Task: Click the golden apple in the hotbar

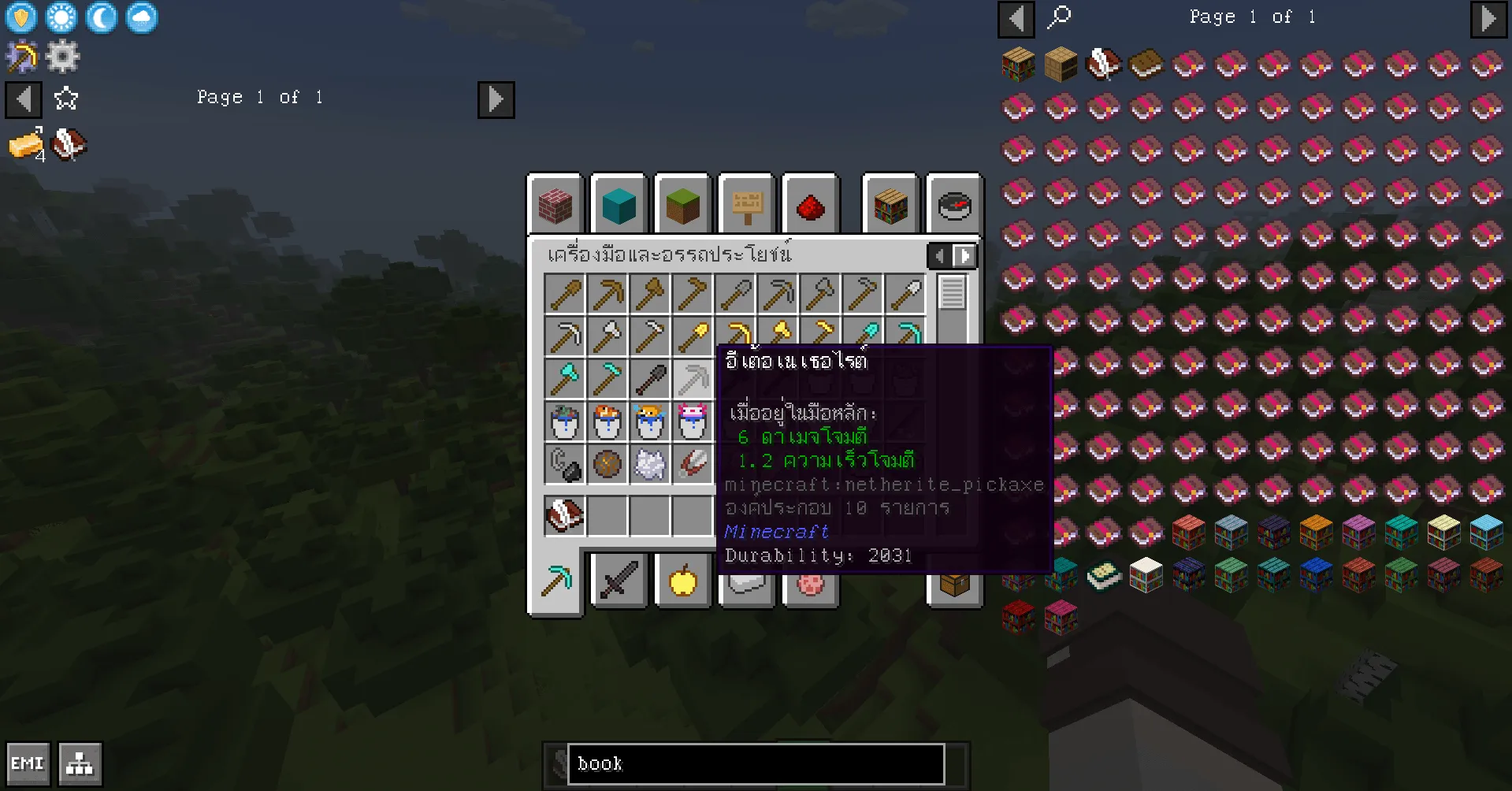Action: coord(682,581)
